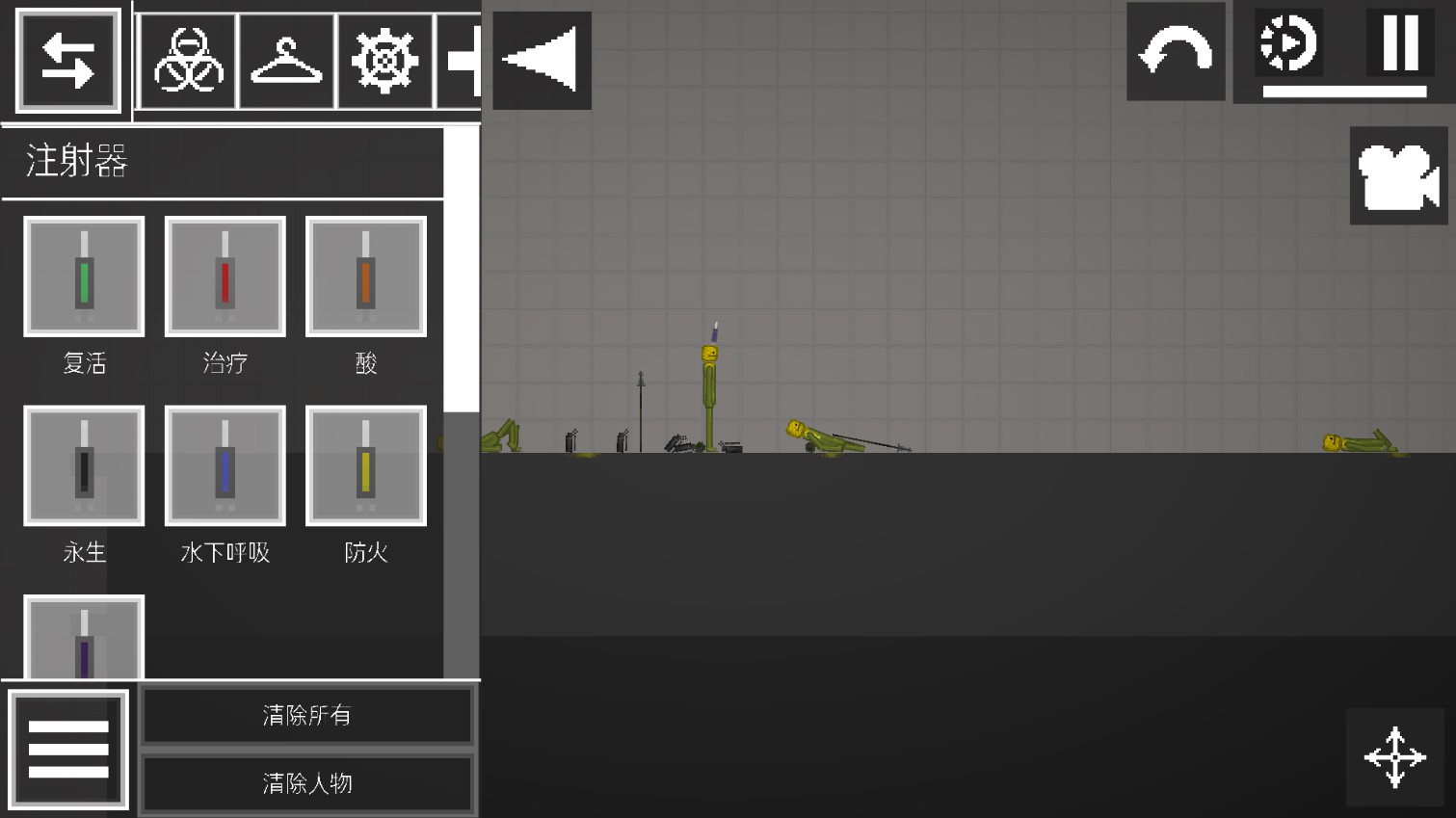Viewport: 1456px width, 818px height.
Task: Choose the blue 水下呼吸 syringe
Action: [x=225, y=466]
